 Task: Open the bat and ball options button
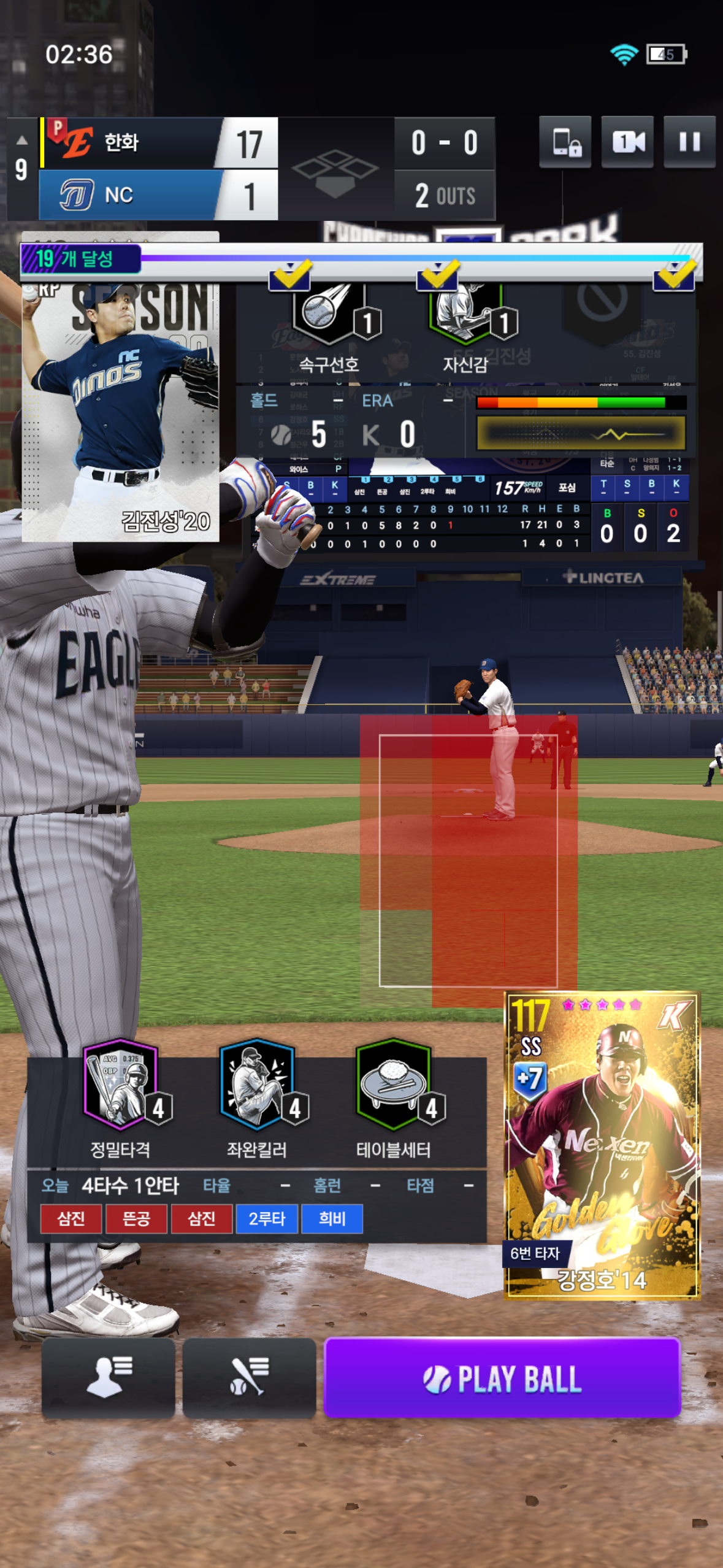249,1378
